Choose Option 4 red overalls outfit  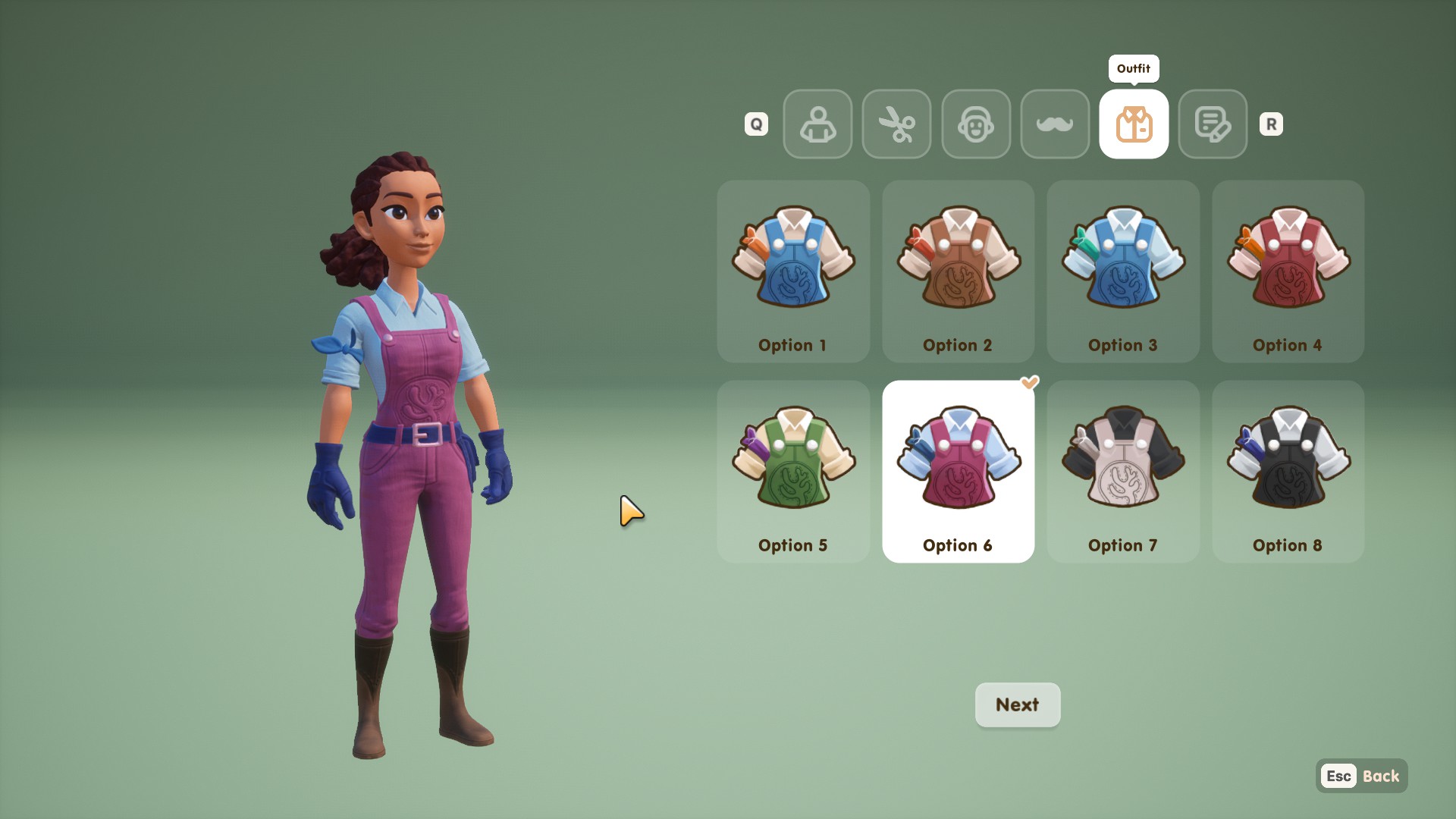pos(1288,271)
